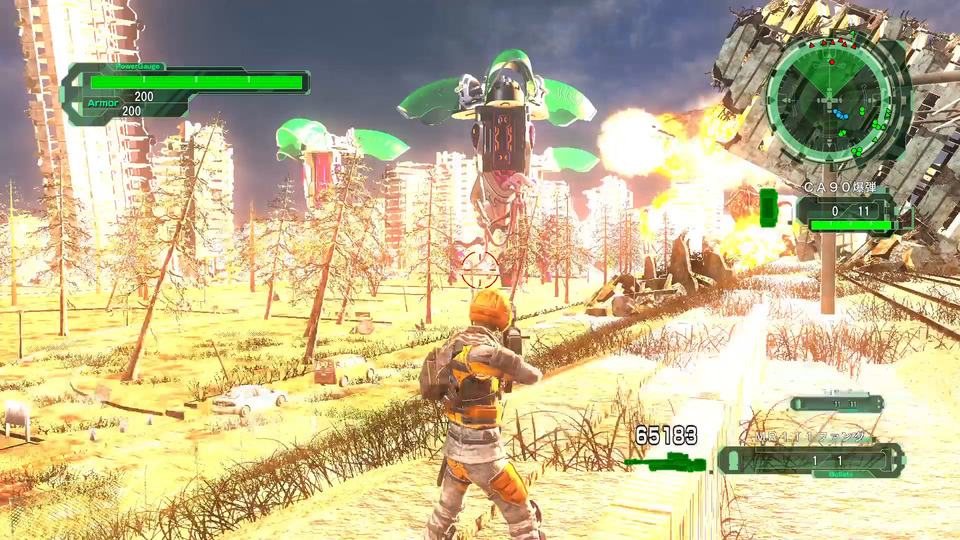Choose the Fang sniper weapon panel
This screenshot has width=960, height=540.
coord(810,458)
